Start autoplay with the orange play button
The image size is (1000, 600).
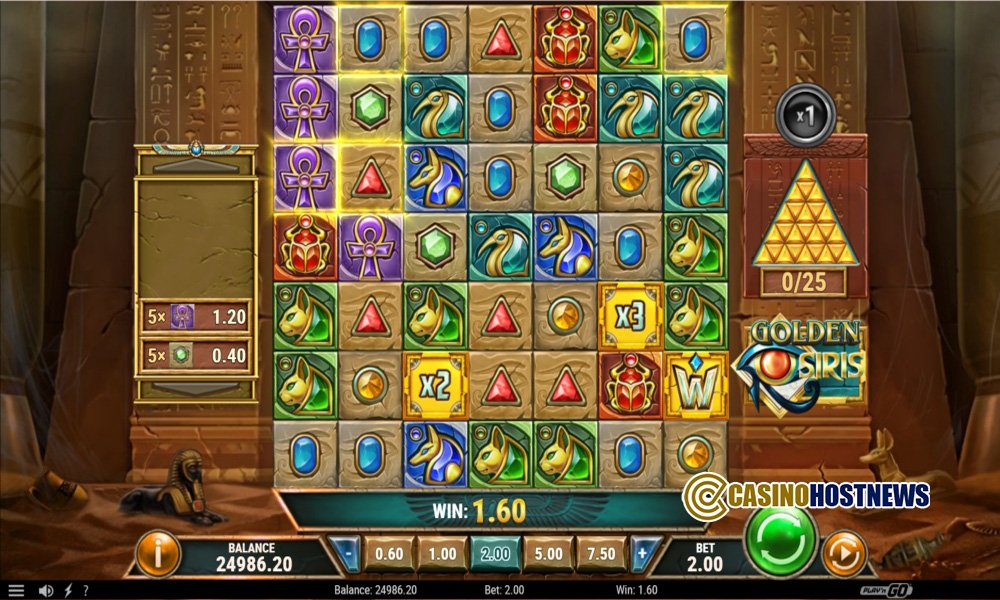843,553
